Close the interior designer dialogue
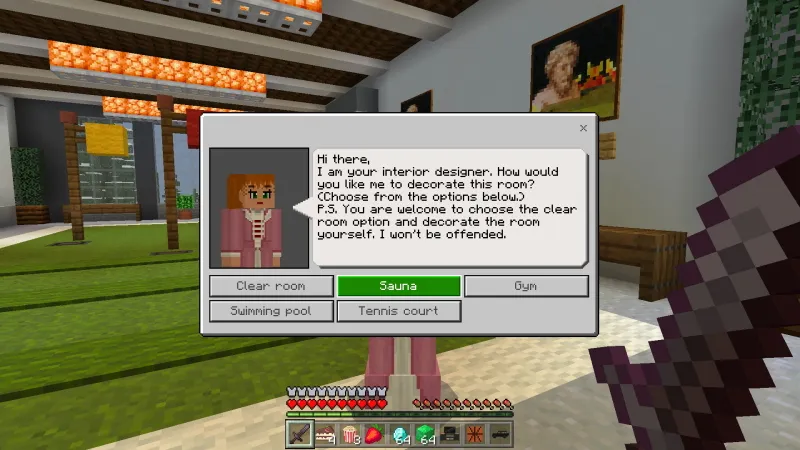800x450 pixels. (x=583, y=128)
